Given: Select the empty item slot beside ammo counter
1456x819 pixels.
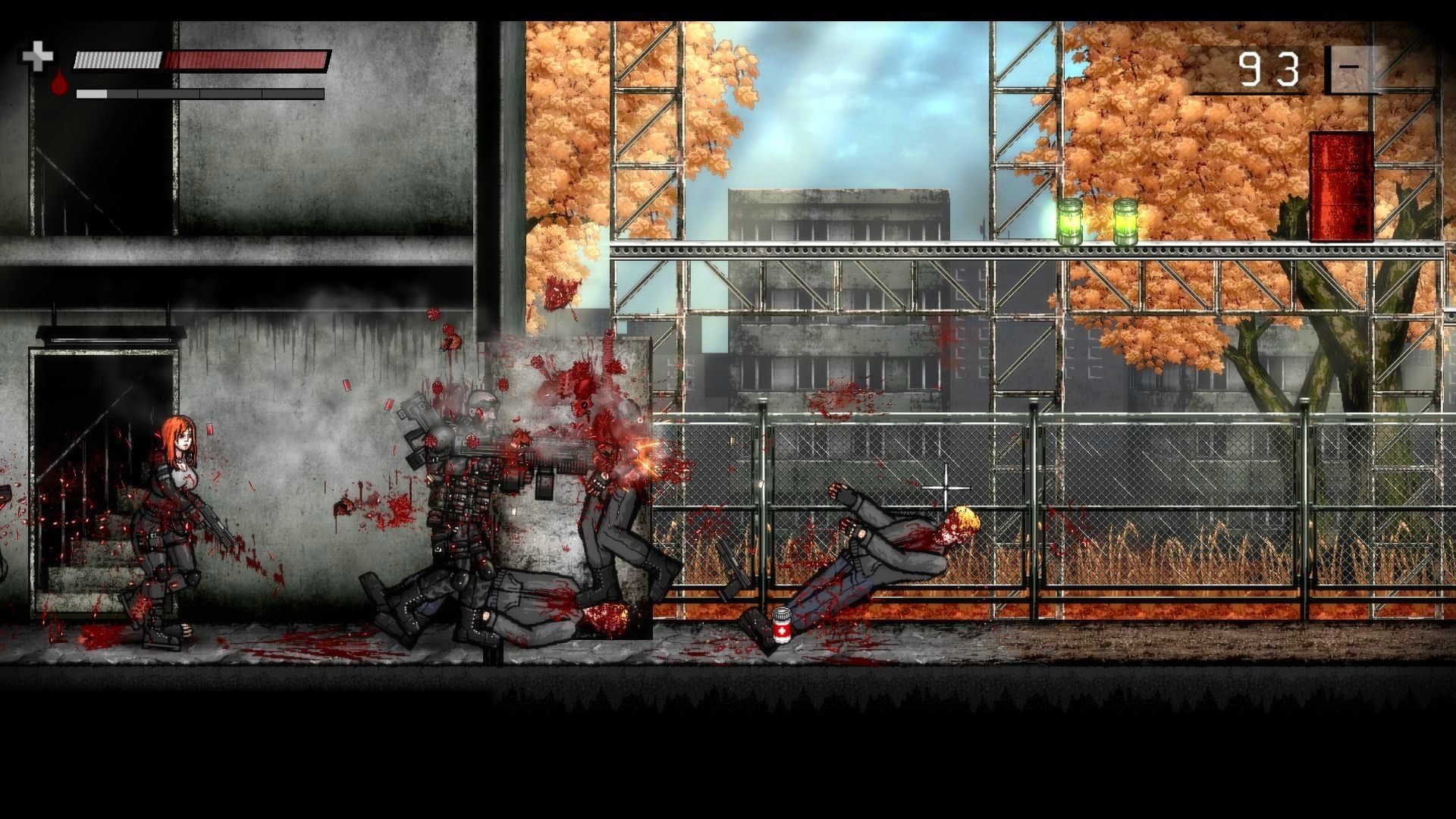Looking at the screenshot, I should (x=1354, y=70).
